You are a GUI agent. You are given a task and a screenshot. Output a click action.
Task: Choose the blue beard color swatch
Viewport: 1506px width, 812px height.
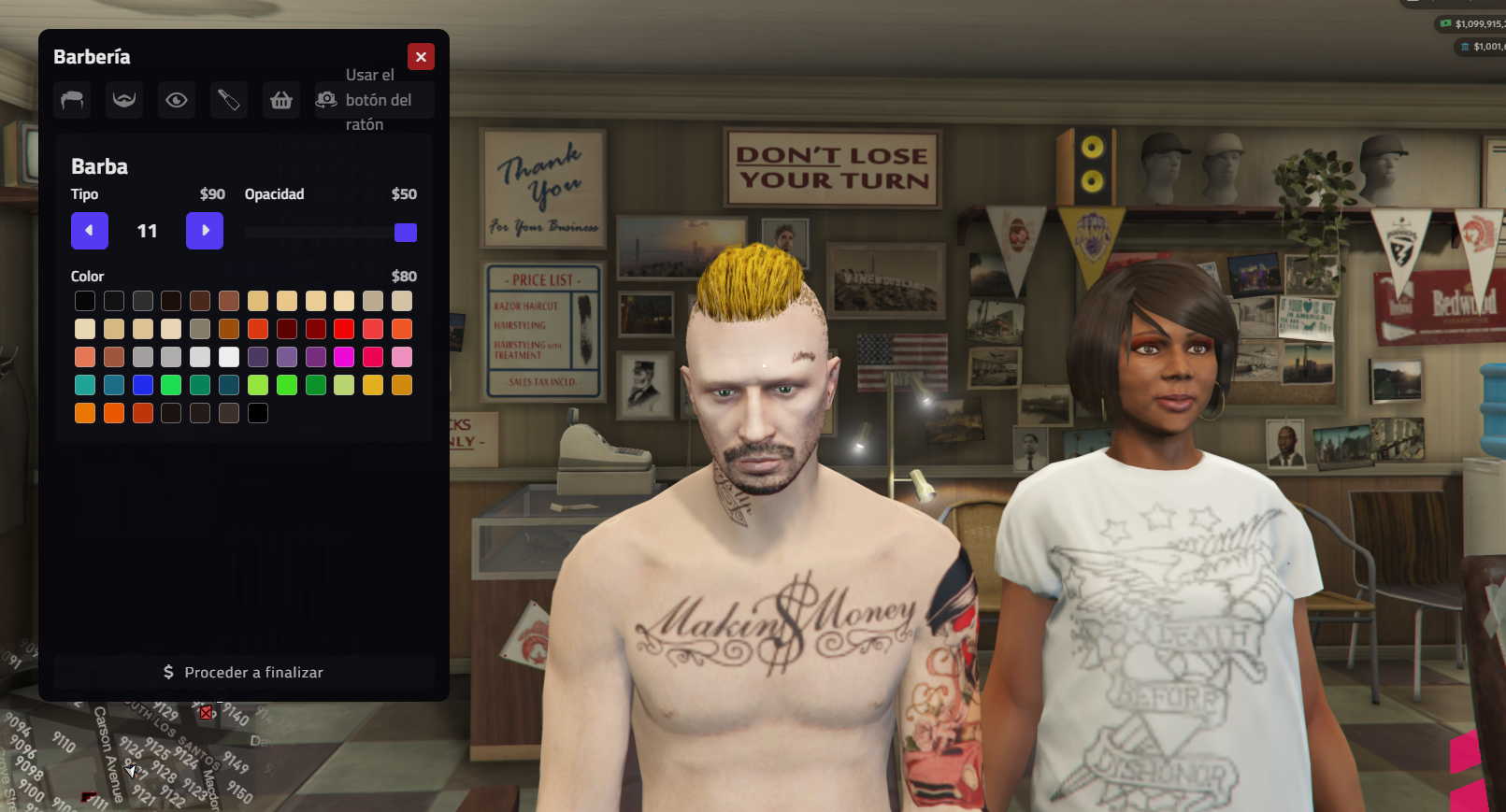(x=143, y=385)
